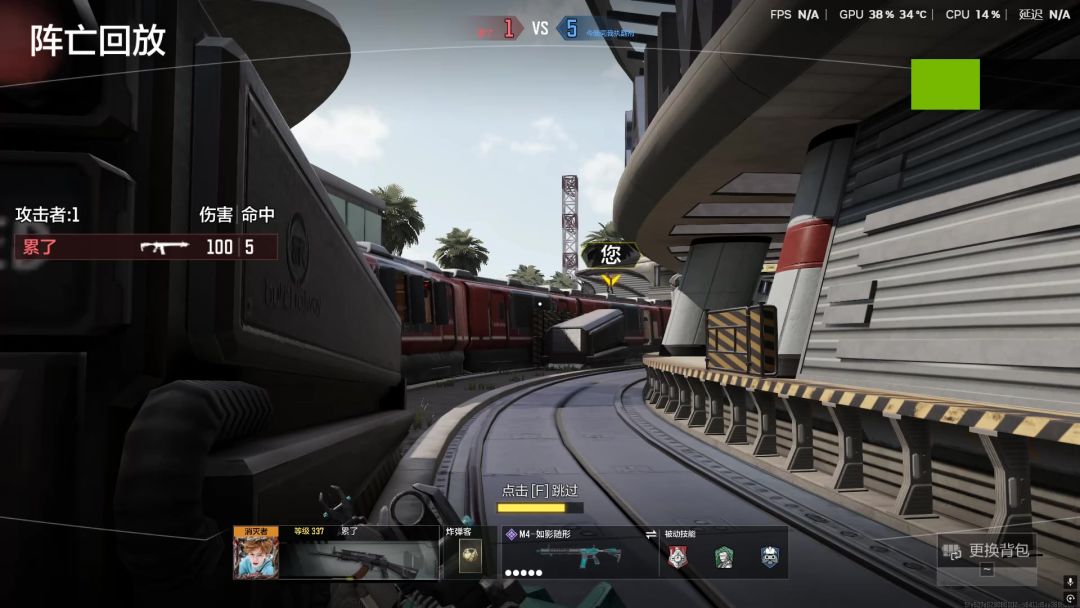1080x608 pixels.
Task: Select the green passive skill badge
Action: point(724,558)
